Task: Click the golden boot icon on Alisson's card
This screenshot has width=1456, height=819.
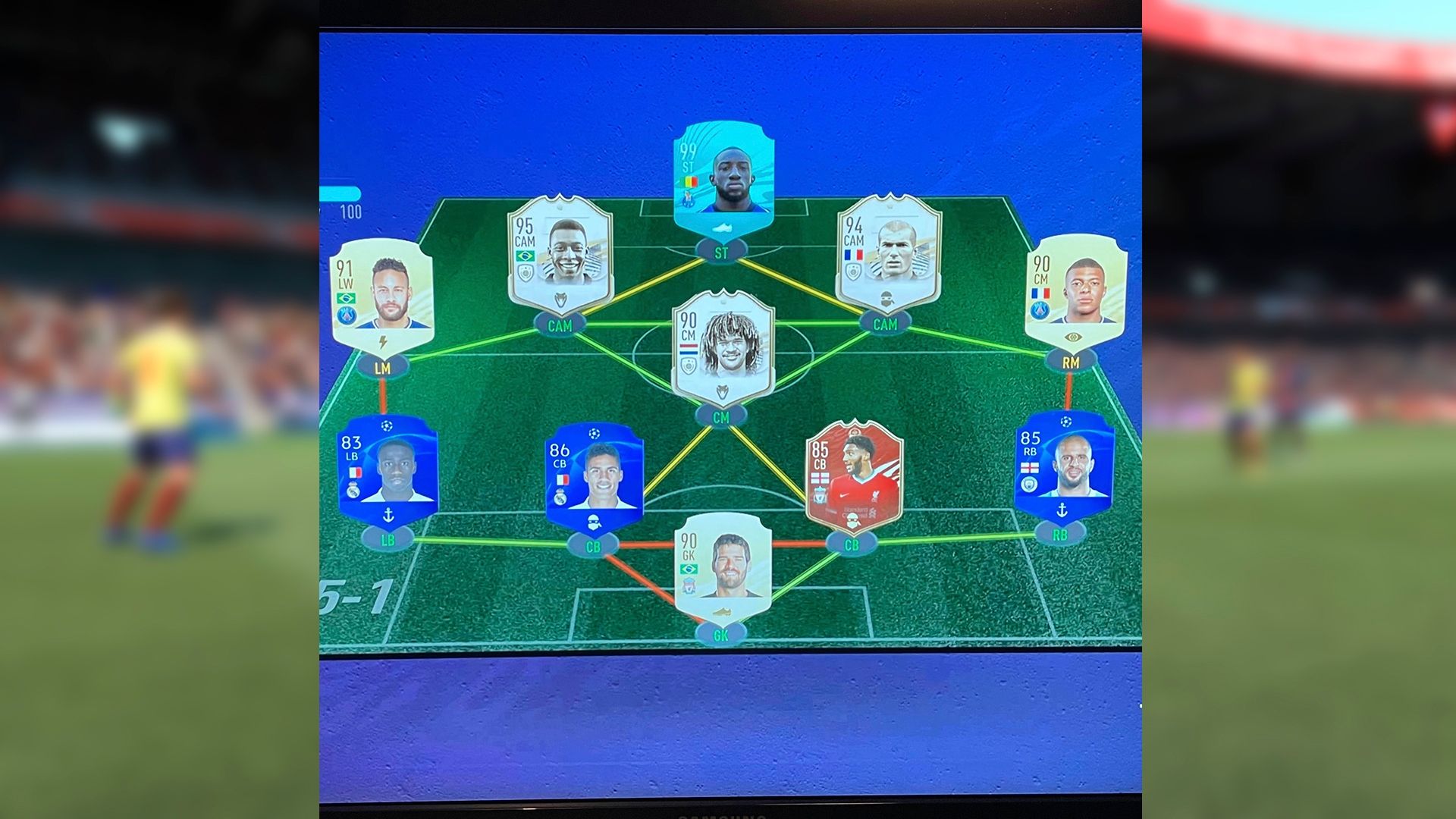Action: (x=722, y=612)
